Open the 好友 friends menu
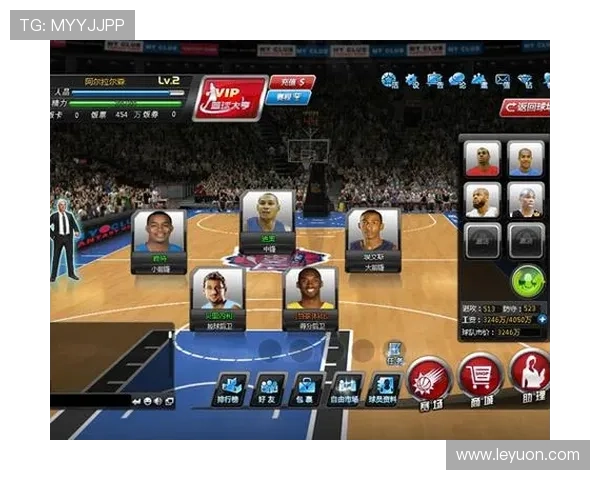This screenshot has height=480, width=600. [270, 389]
